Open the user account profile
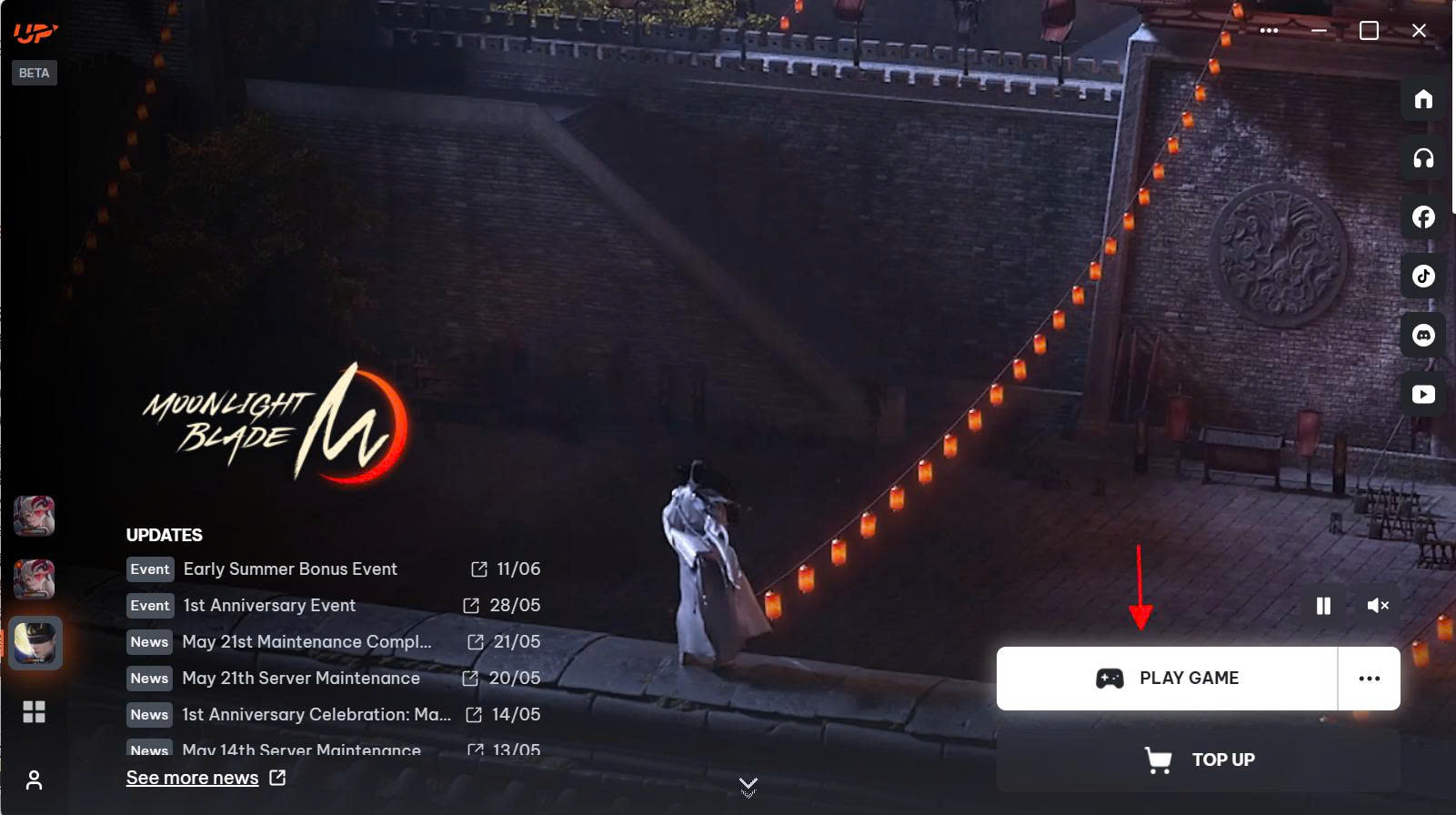 35,780
